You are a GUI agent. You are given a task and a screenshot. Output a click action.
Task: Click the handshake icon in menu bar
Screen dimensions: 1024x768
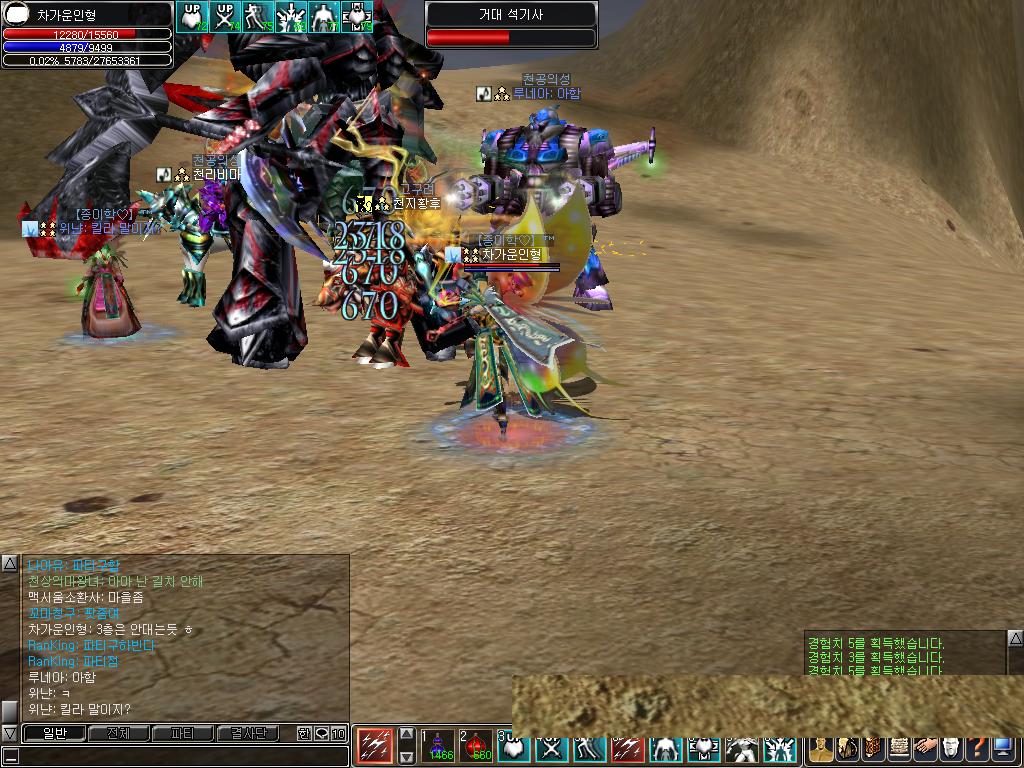(x=925, y=748)
